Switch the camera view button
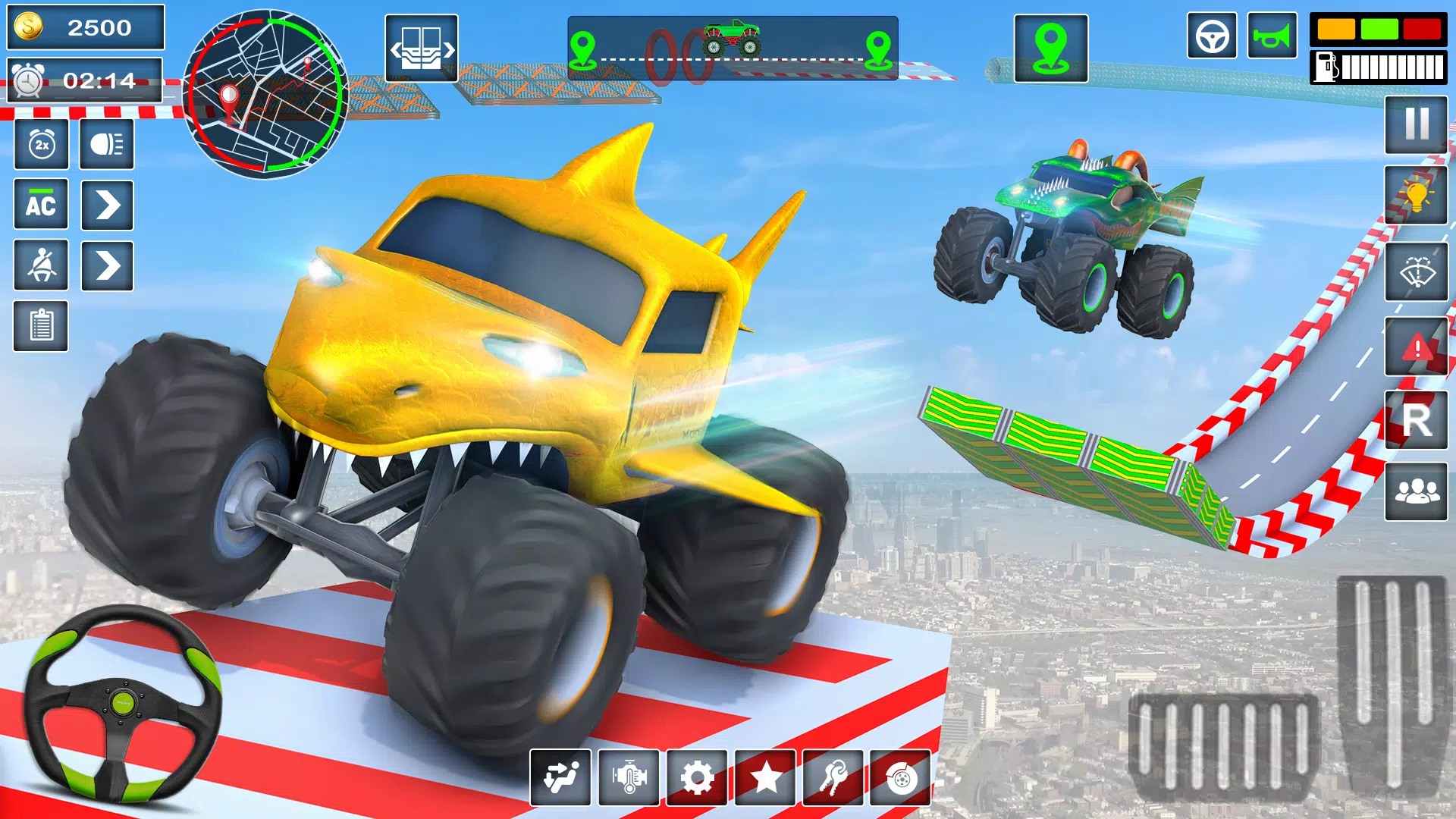1456x819 pixels. tap(422, 49)
